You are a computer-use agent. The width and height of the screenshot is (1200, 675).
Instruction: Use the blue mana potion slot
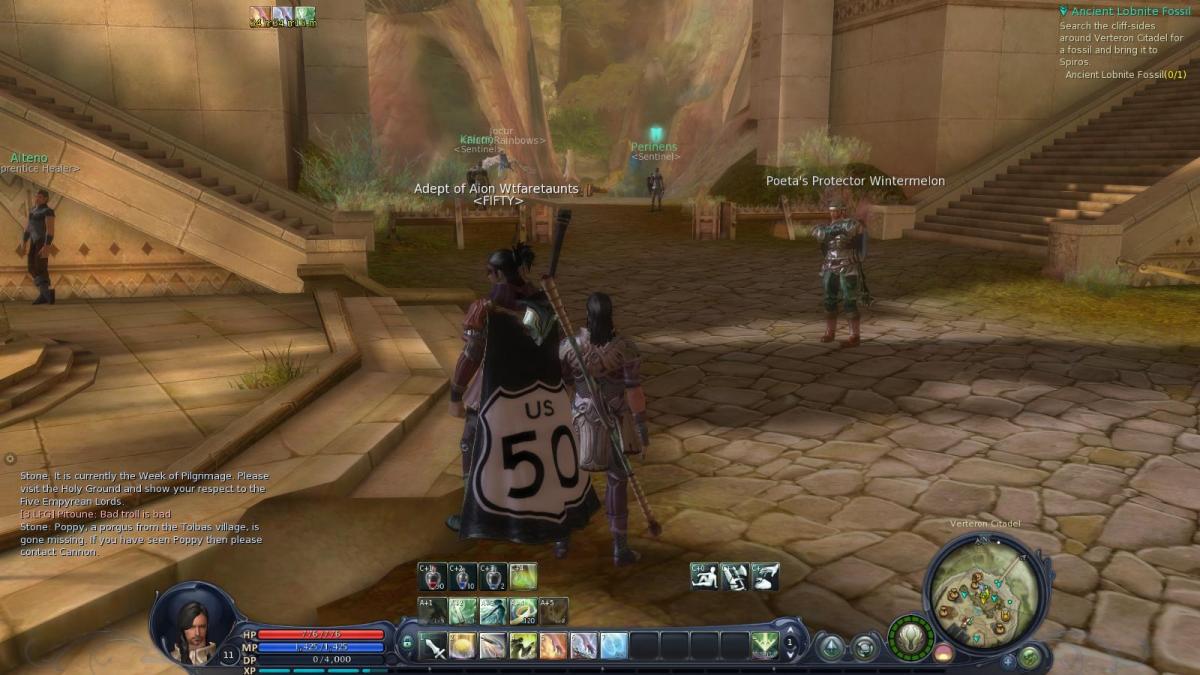[x=463, y=576]
